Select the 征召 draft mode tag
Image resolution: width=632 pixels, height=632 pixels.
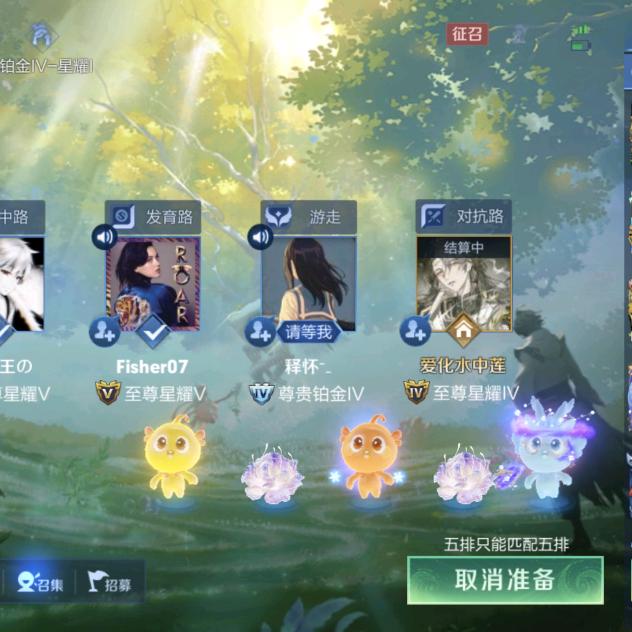click(x=467, y=34)
